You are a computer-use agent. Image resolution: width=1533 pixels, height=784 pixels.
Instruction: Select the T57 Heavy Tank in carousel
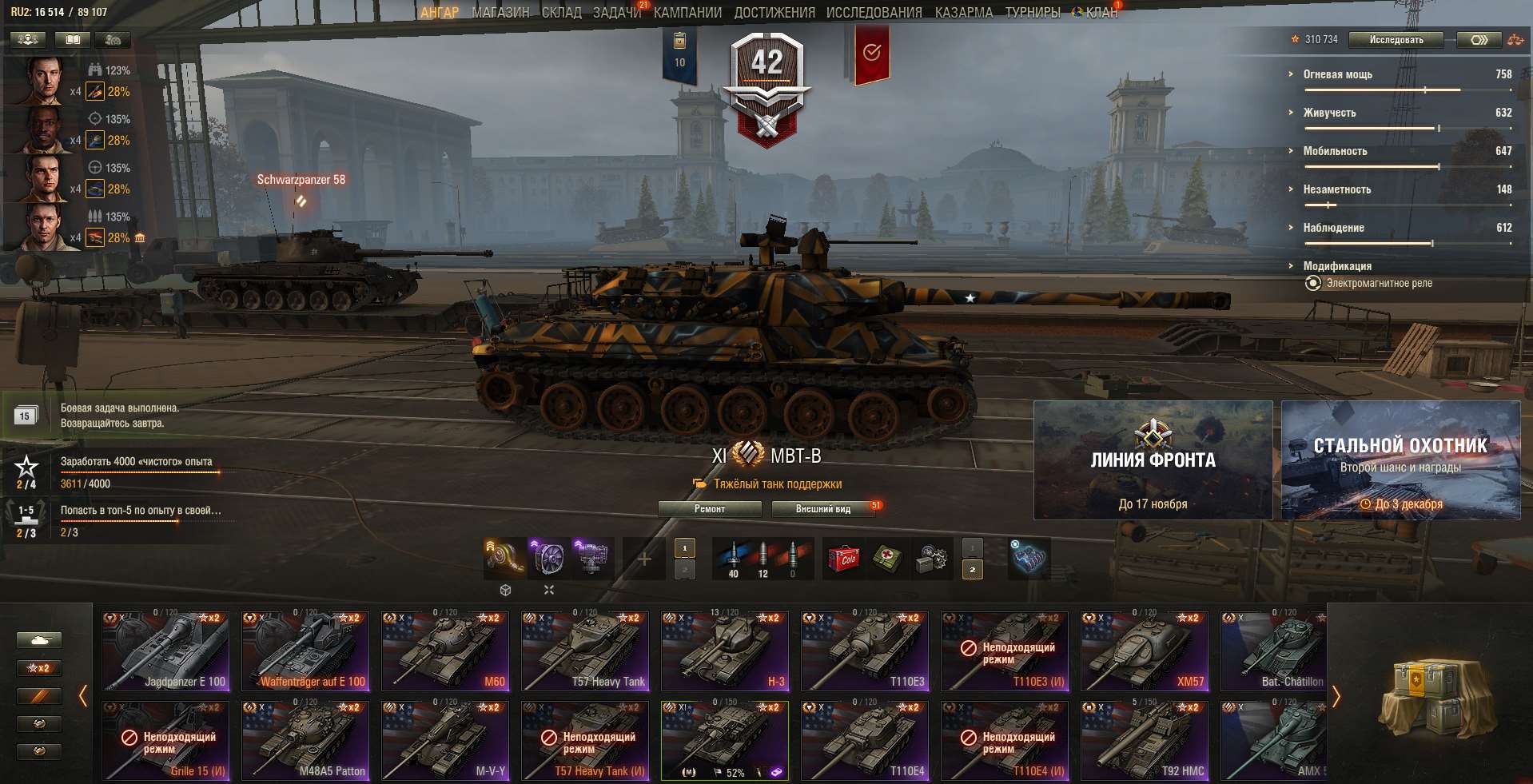click(585, 651)
